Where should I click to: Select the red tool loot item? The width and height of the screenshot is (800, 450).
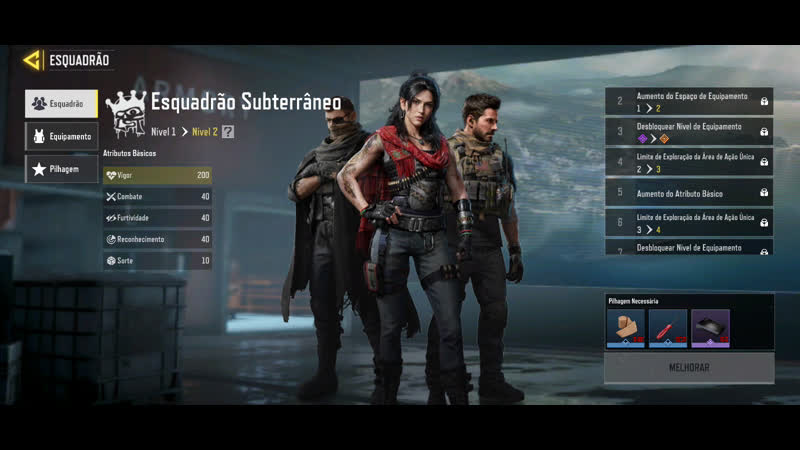668,328
